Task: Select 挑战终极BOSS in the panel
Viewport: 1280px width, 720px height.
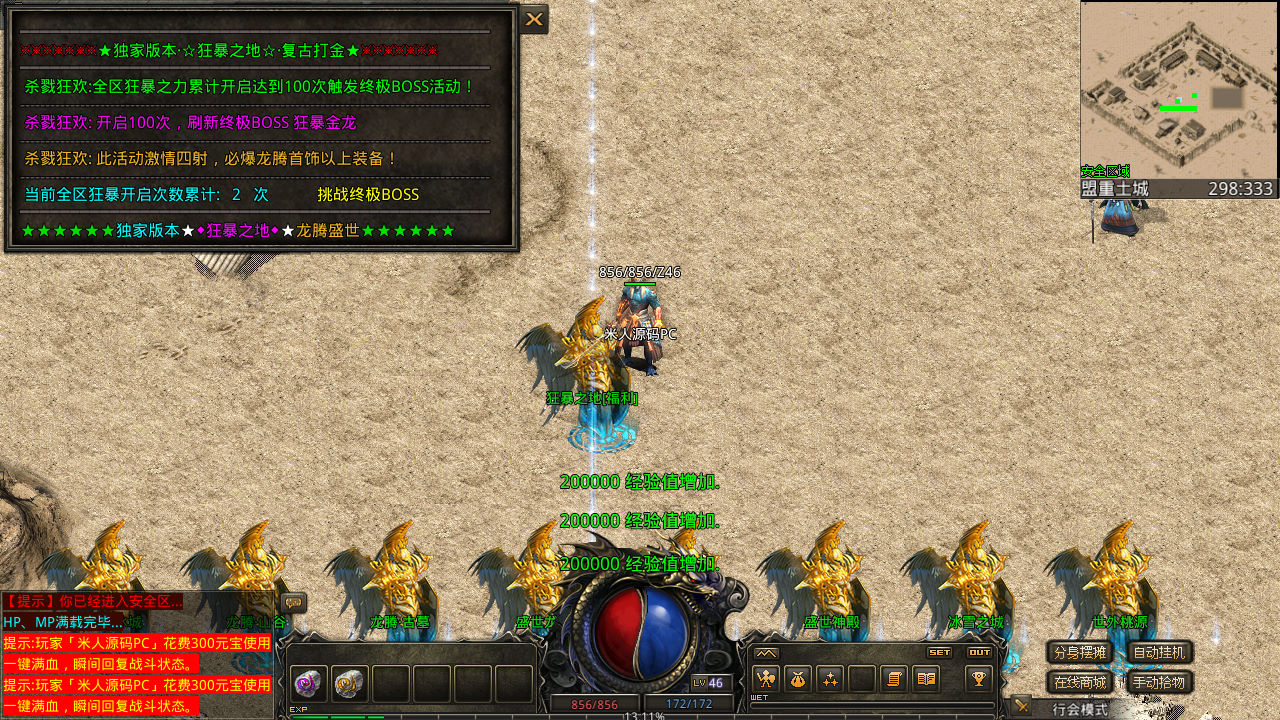Action: click(x=368, y=195)
